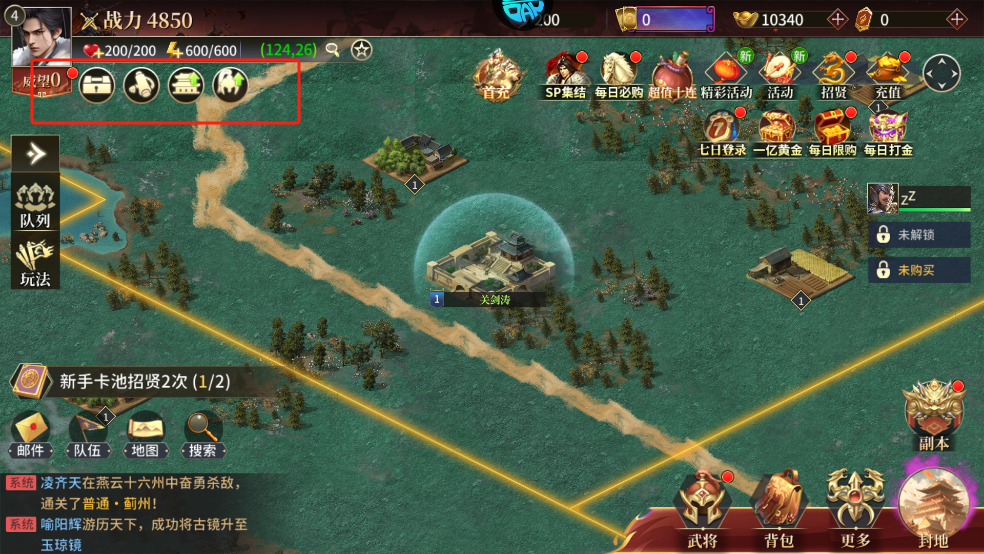Open 每日必购 daily purchase
Image resolution: width=984 pixels, height=554 pixels.
pyautogui.click(x=619, y=73)
